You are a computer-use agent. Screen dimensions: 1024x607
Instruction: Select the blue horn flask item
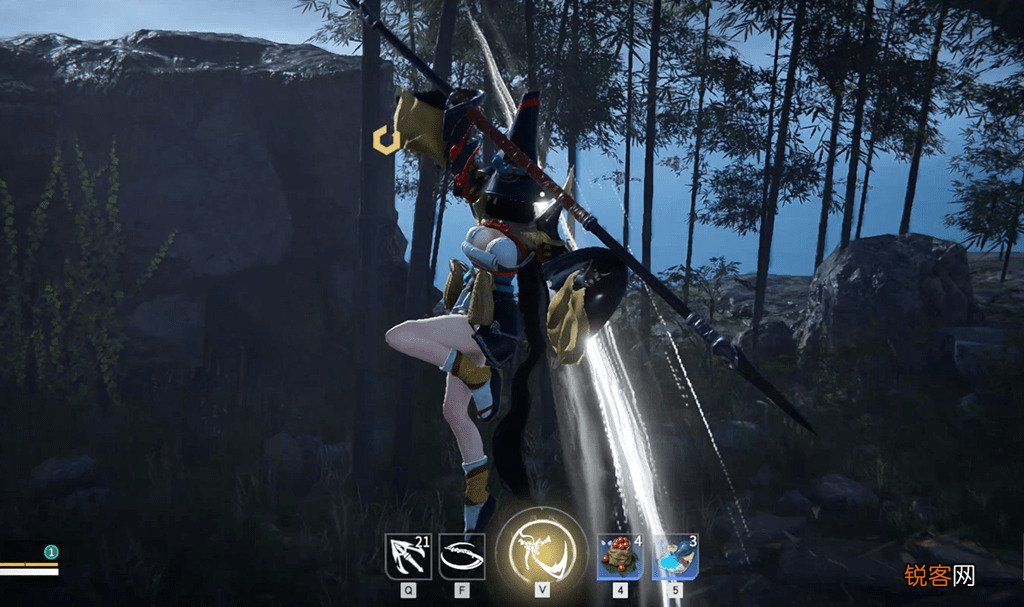tap(675, 556)
